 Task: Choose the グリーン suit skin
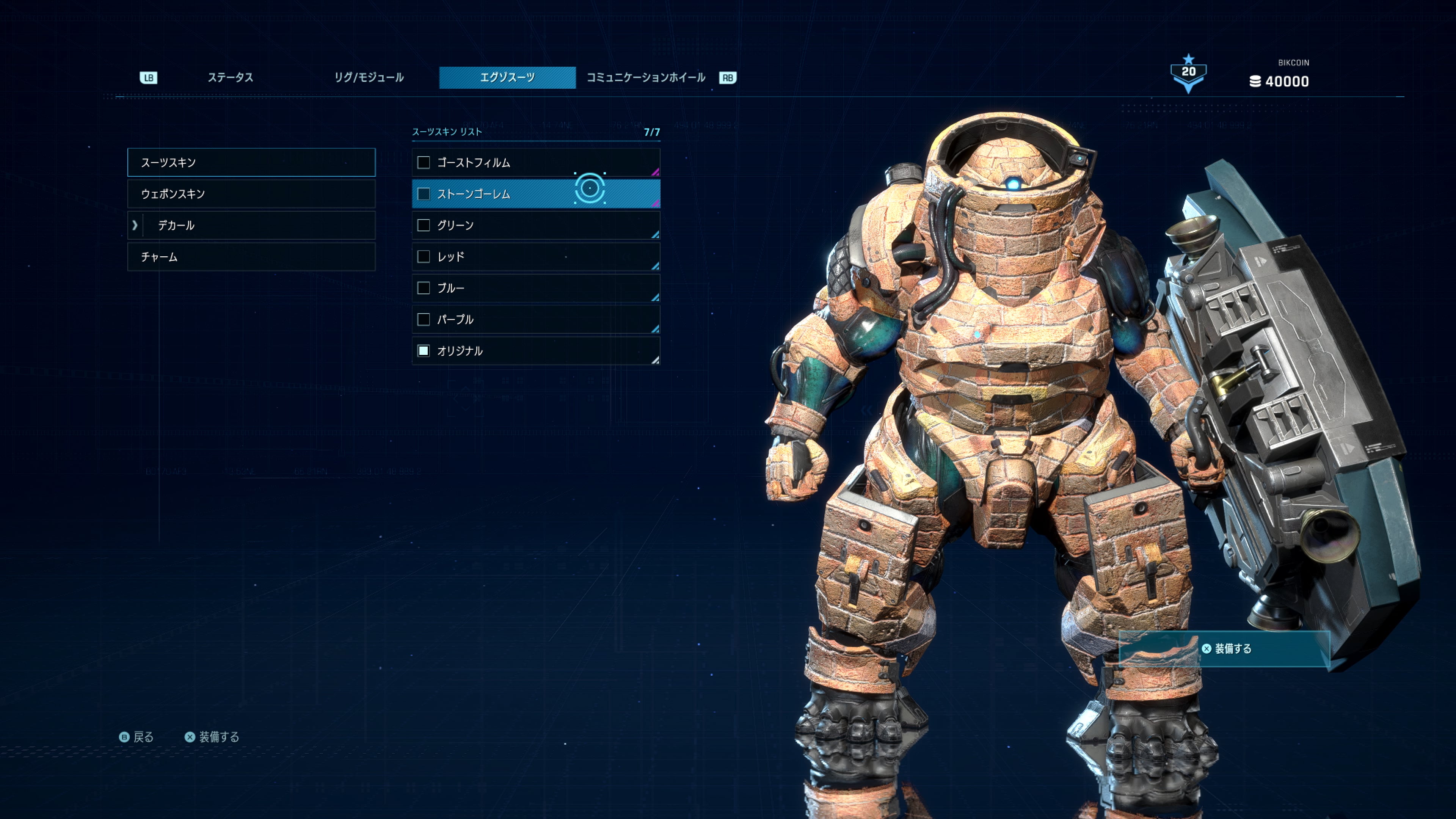(x=535, y=226)
